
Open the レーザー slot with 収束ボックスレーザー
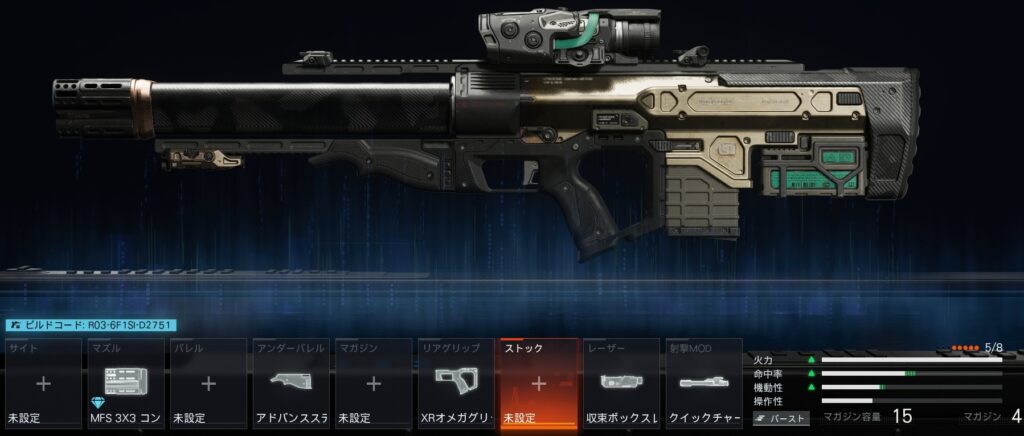620,383
